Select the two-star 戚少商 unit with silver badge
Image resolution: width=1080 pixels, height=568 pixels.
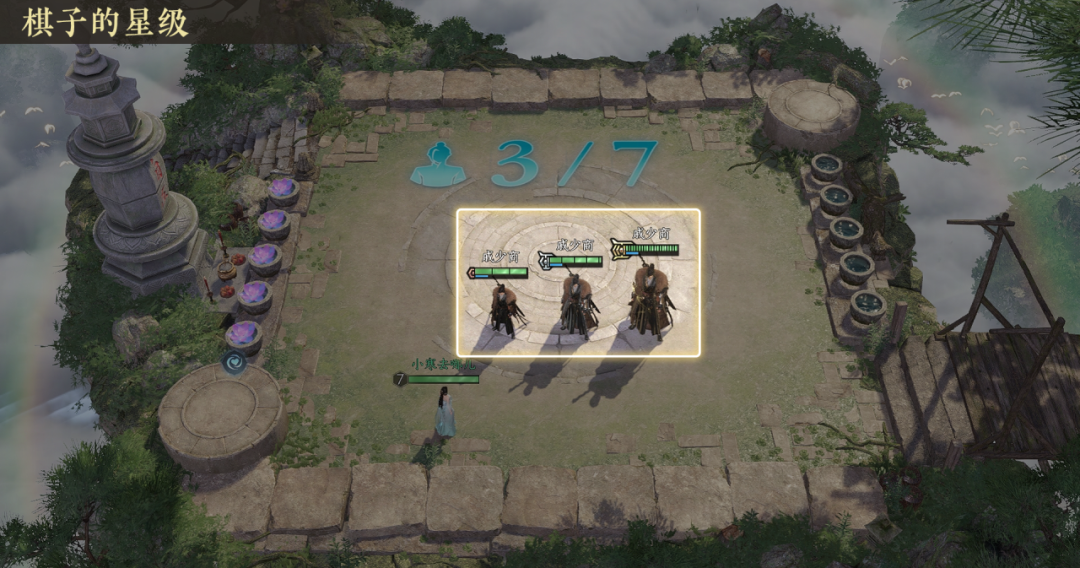pos(576,302)
